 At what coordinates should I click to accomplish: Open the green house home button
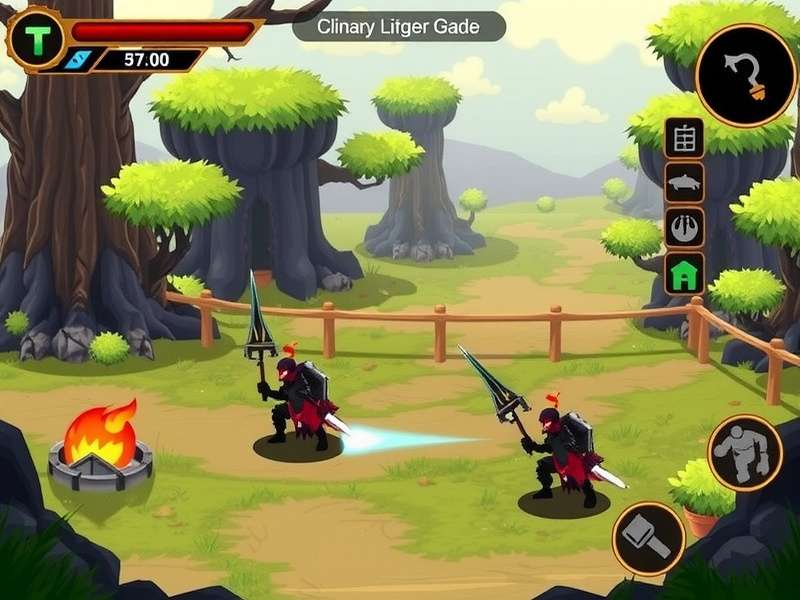685,273
